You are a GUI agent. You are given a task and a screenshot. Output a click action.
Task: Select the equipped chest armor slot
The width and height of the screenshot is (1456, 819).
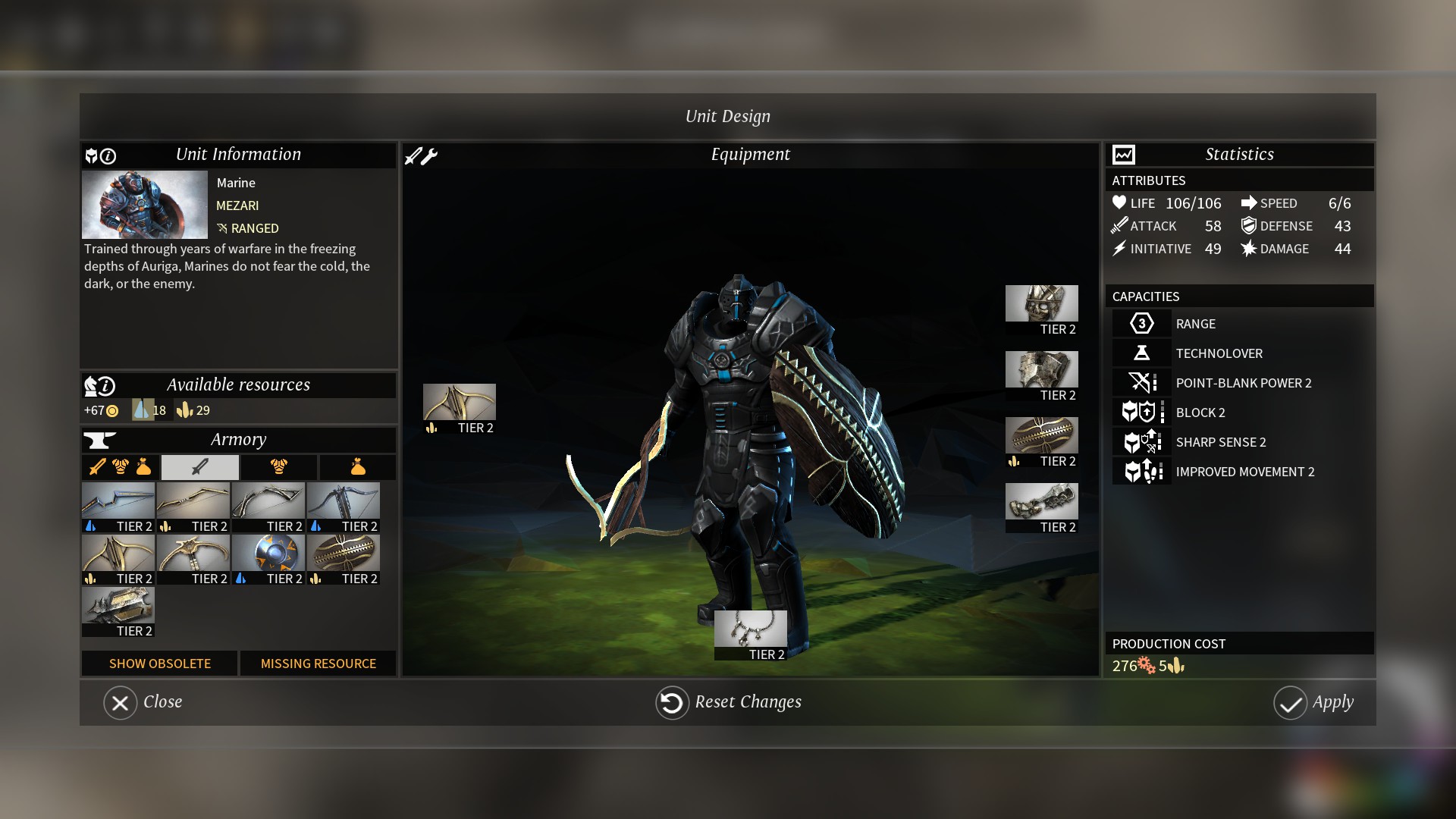point(1041,370)
